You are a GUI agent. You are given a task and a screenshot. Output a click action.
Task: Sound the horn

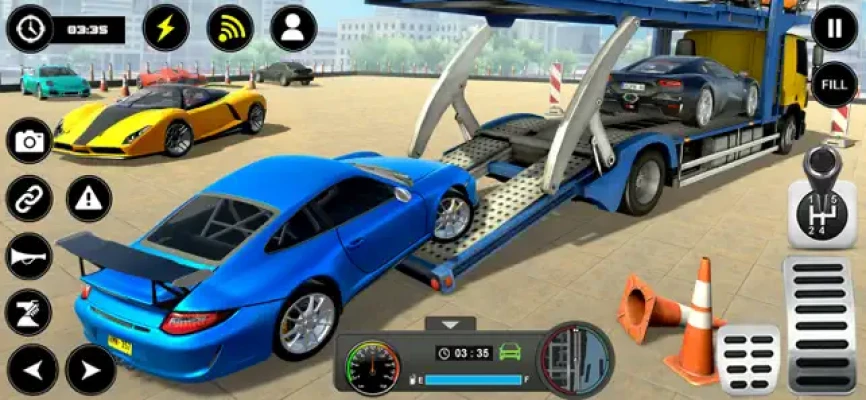(29, 256)
